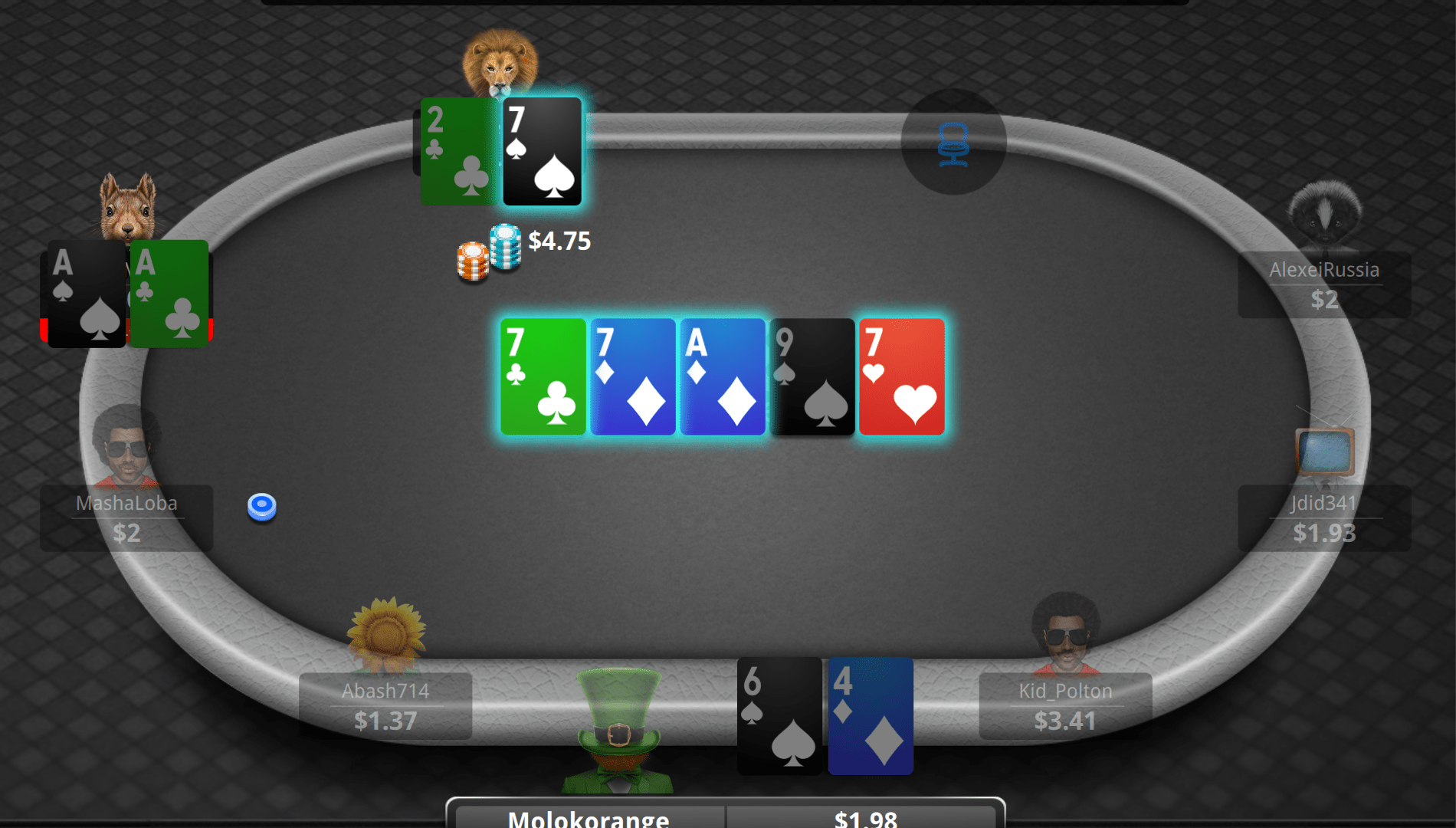Select Jdid341's nameplate on the right
This screenshot has height=828, width=1456.
1323,504
